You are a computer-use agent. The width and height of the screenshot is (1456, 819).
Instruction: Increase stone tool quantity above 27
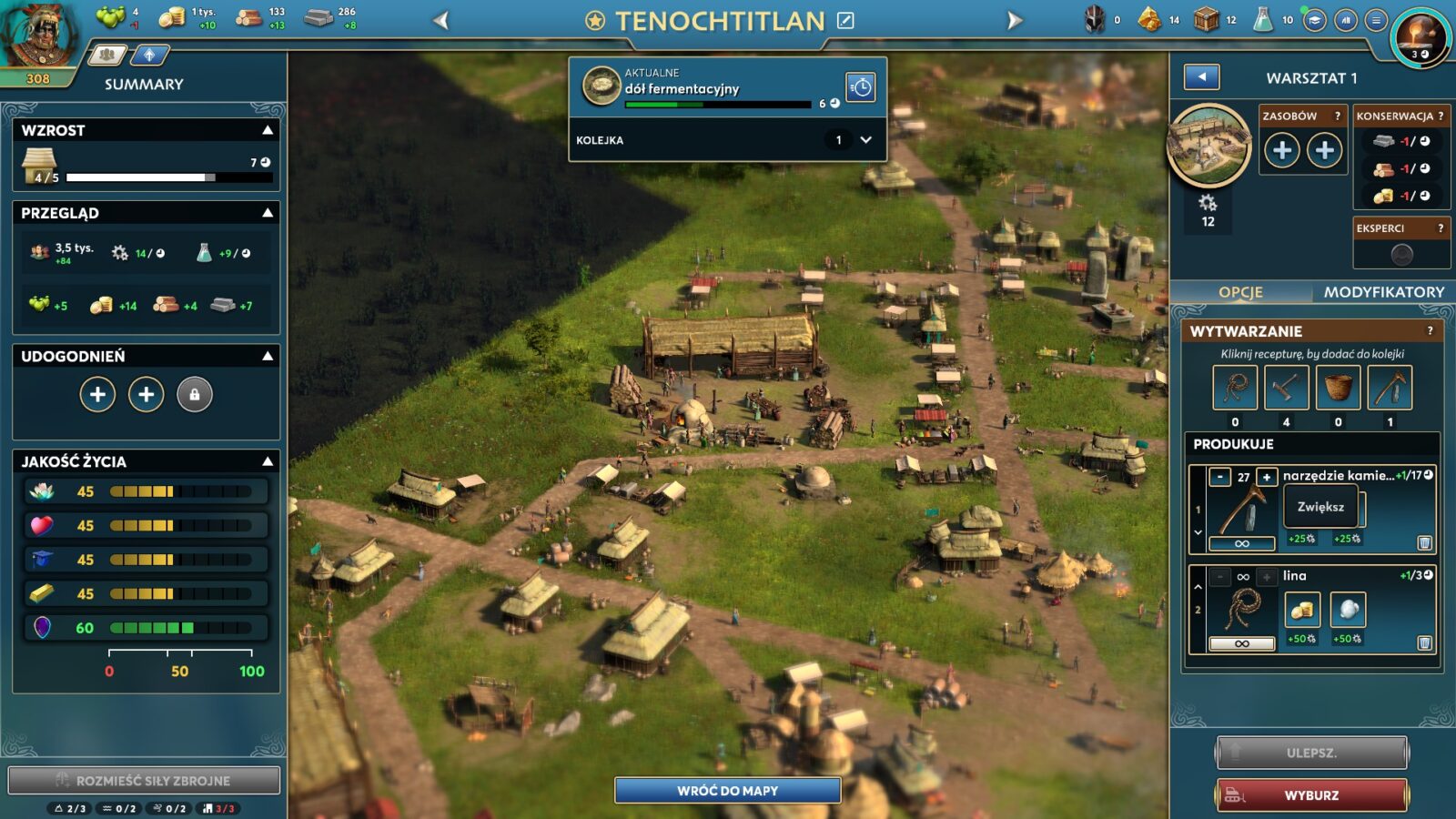pos(1266,477)
